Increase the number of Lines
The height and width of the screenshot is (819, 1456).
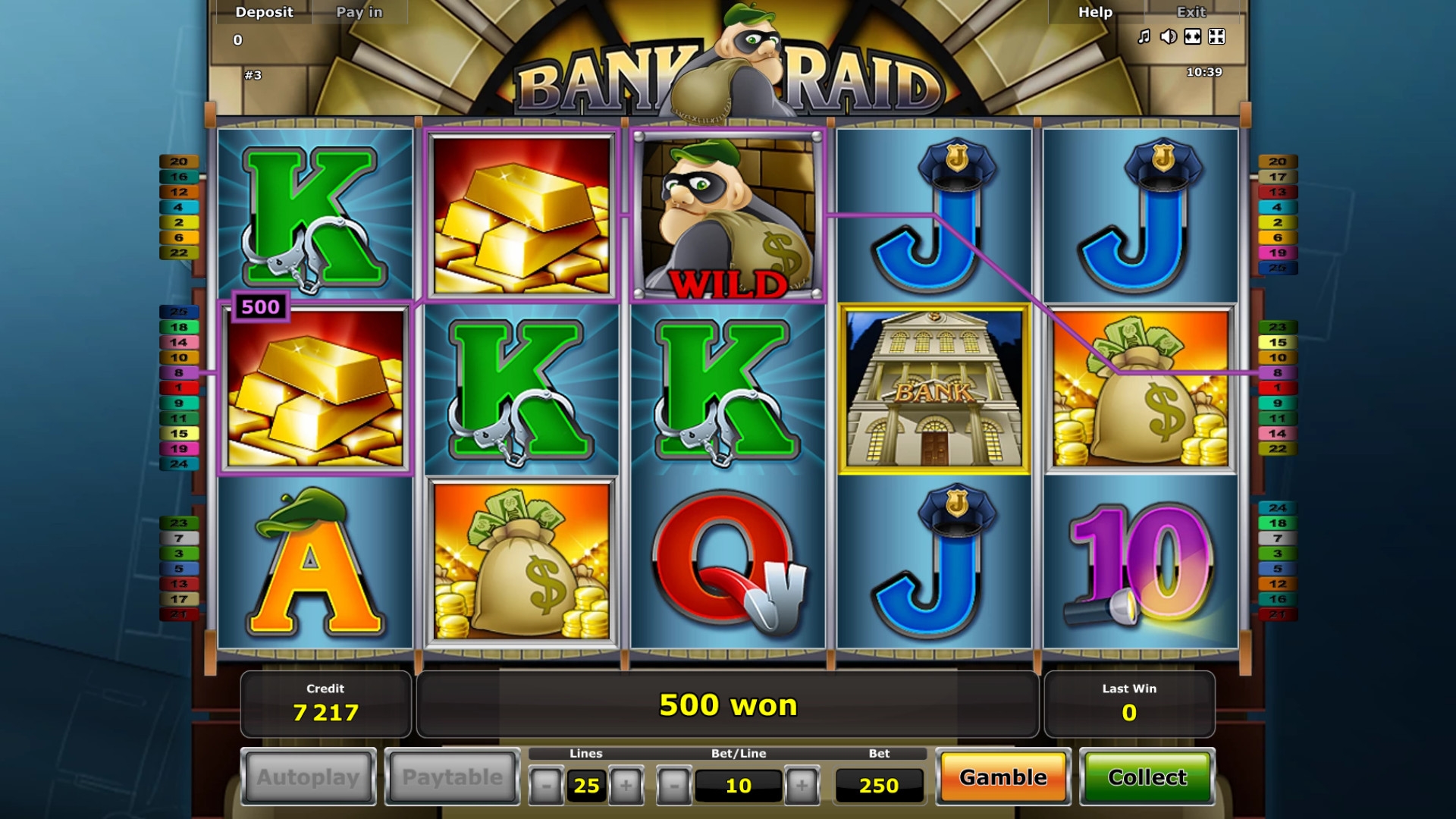[x=626, y=786]
